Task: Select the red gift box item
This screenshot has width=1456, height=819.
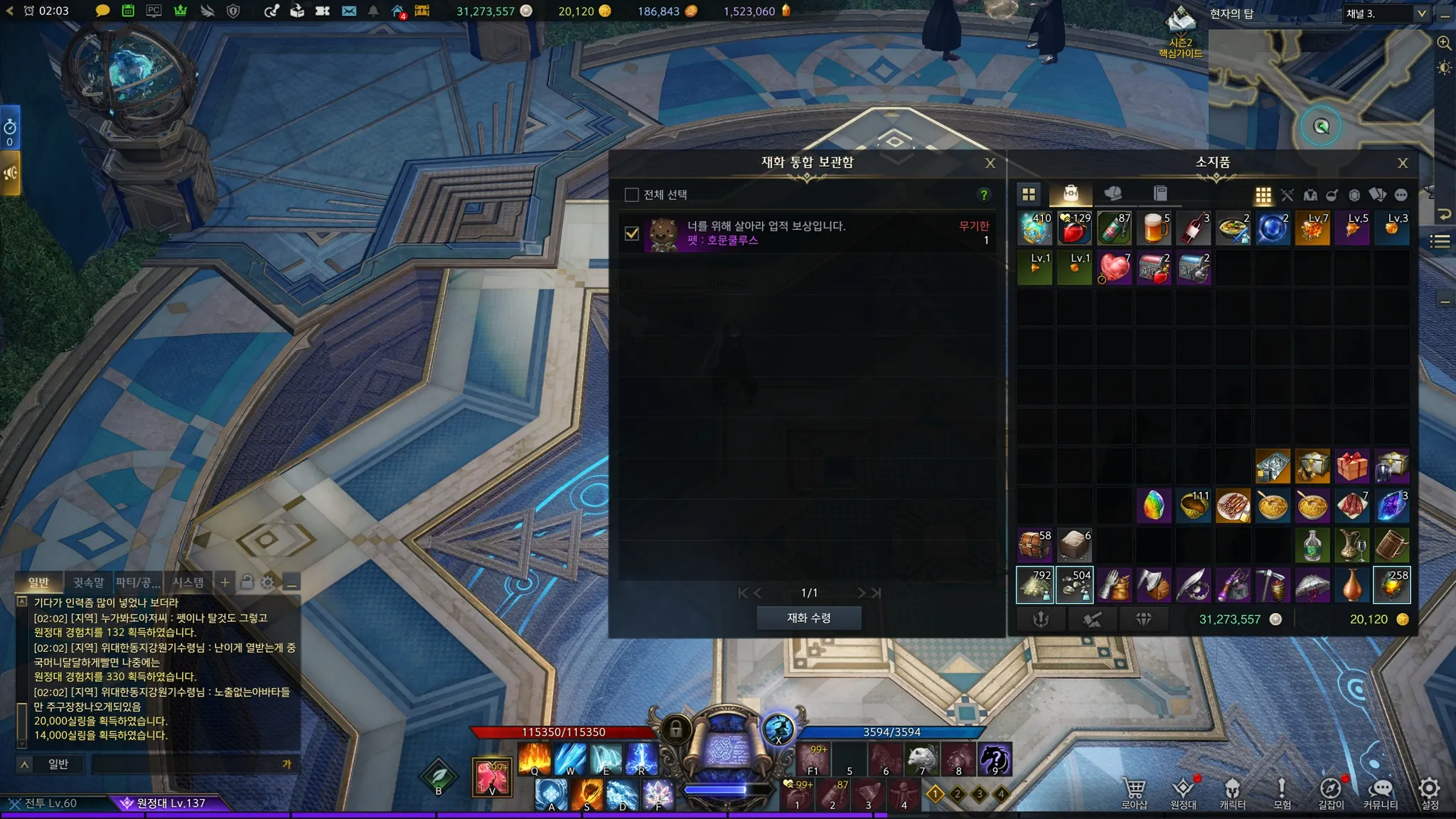Action: [1351, 466]
